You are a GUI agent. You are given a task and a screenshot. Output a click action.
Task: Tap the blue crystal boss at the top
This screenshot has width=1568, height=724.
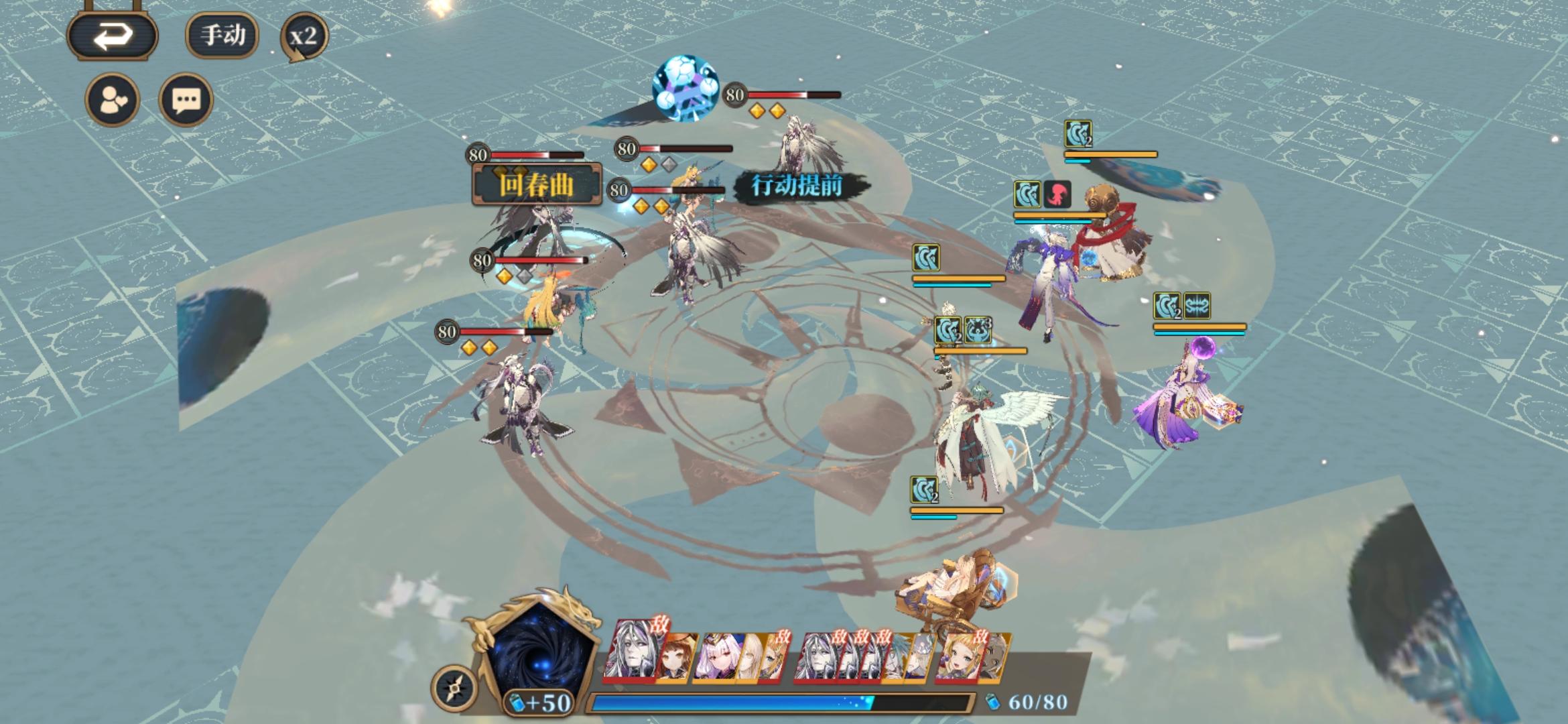(685, 89)
